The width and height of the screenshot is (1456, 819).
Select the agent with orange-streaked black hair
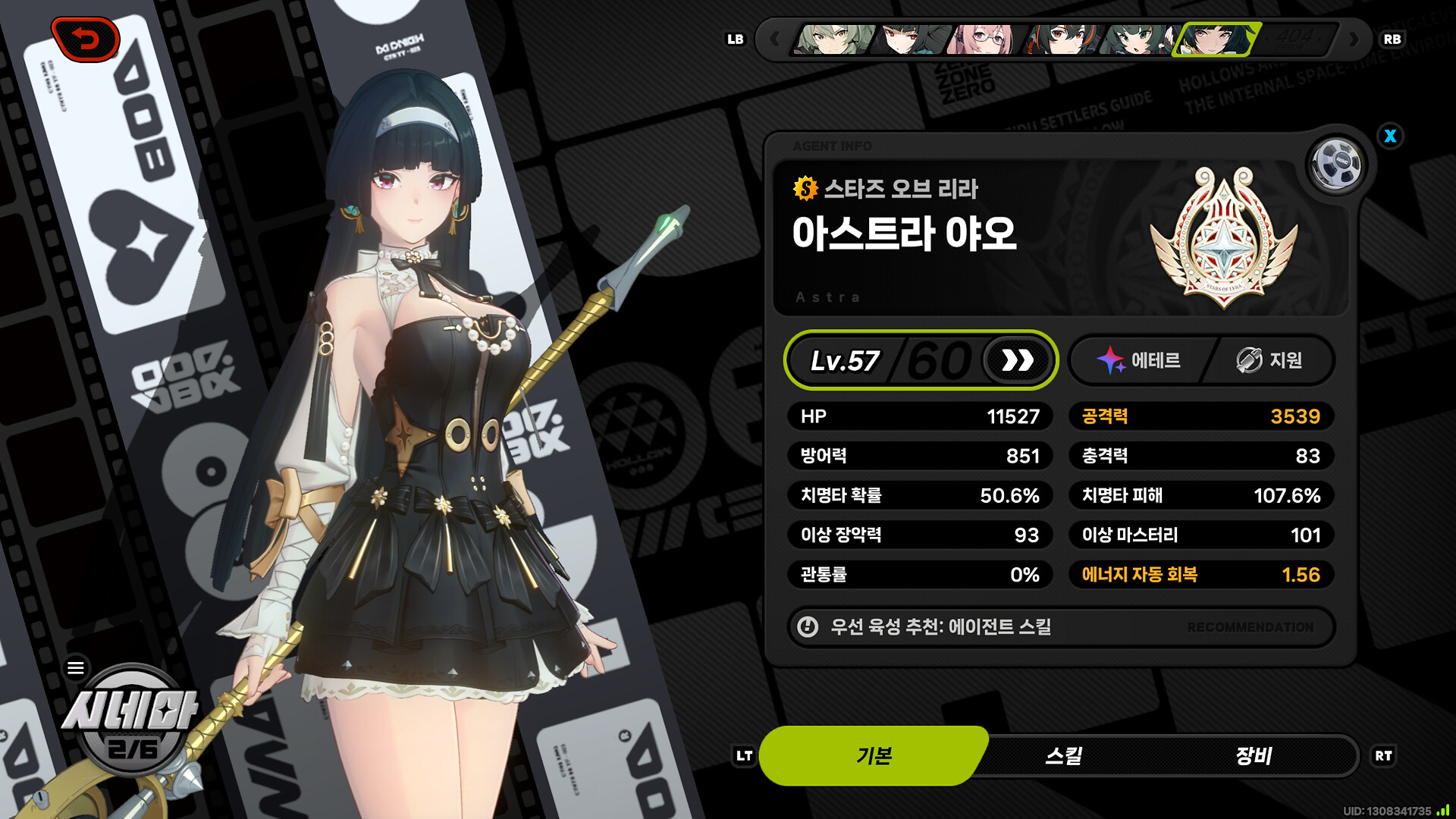click(1060, 39)
